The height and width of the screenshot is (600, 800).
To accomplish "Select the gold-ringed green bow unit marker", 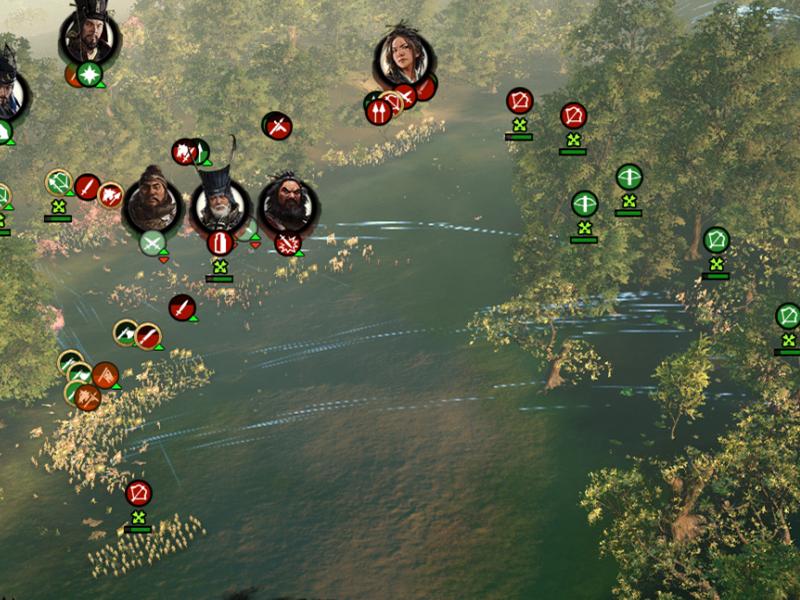I will coord(59,183).
